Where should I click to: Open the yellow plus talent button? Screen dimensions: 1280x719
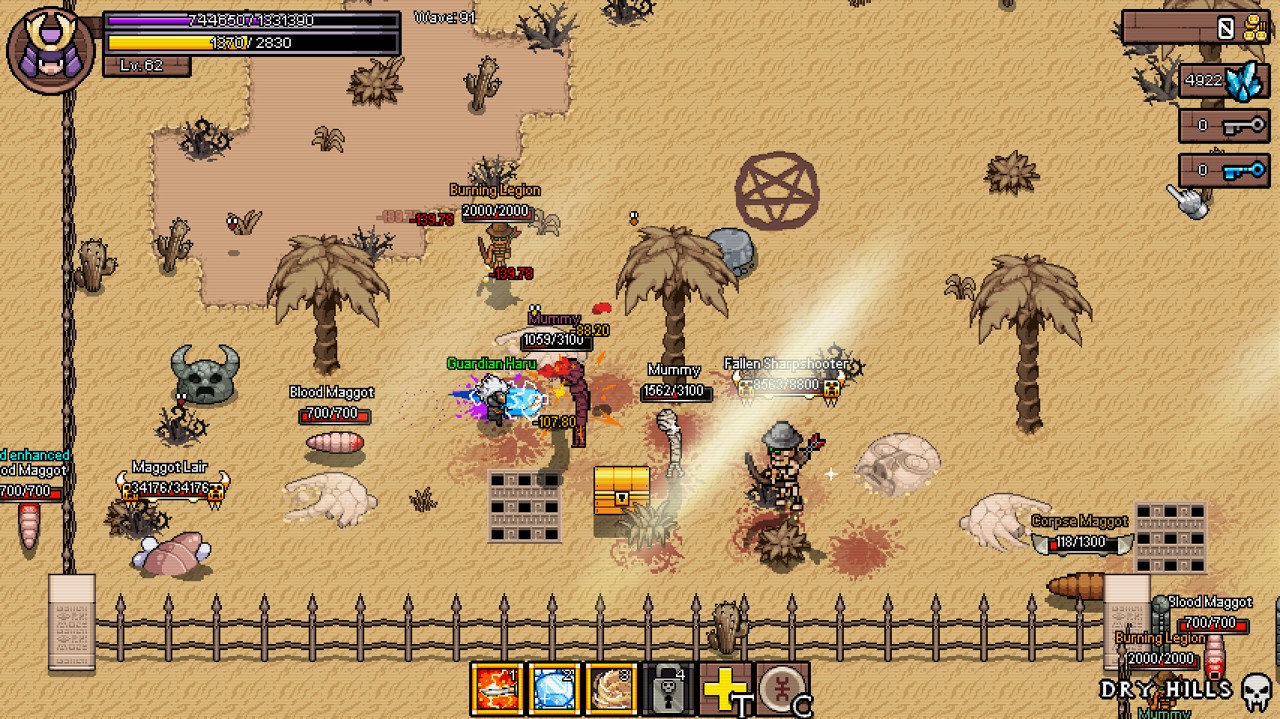725,688
